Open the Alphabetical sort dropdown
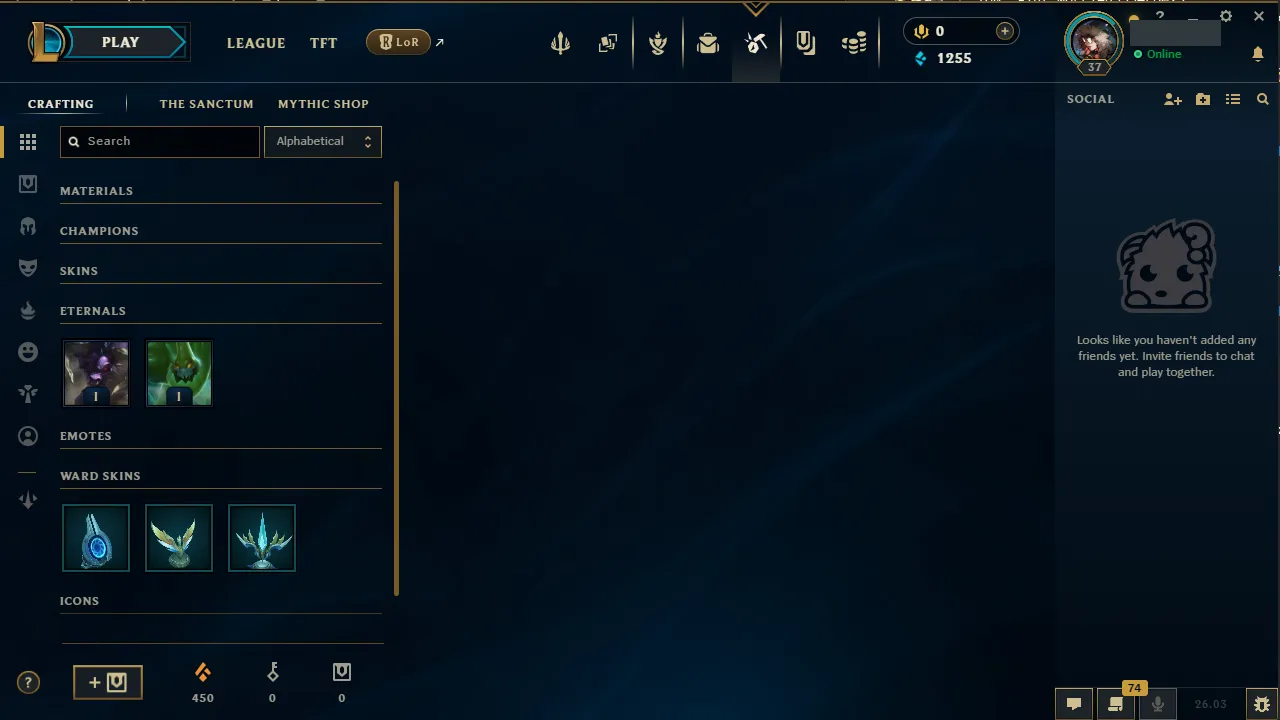The image size is (1280, 720). pos(322,141)
